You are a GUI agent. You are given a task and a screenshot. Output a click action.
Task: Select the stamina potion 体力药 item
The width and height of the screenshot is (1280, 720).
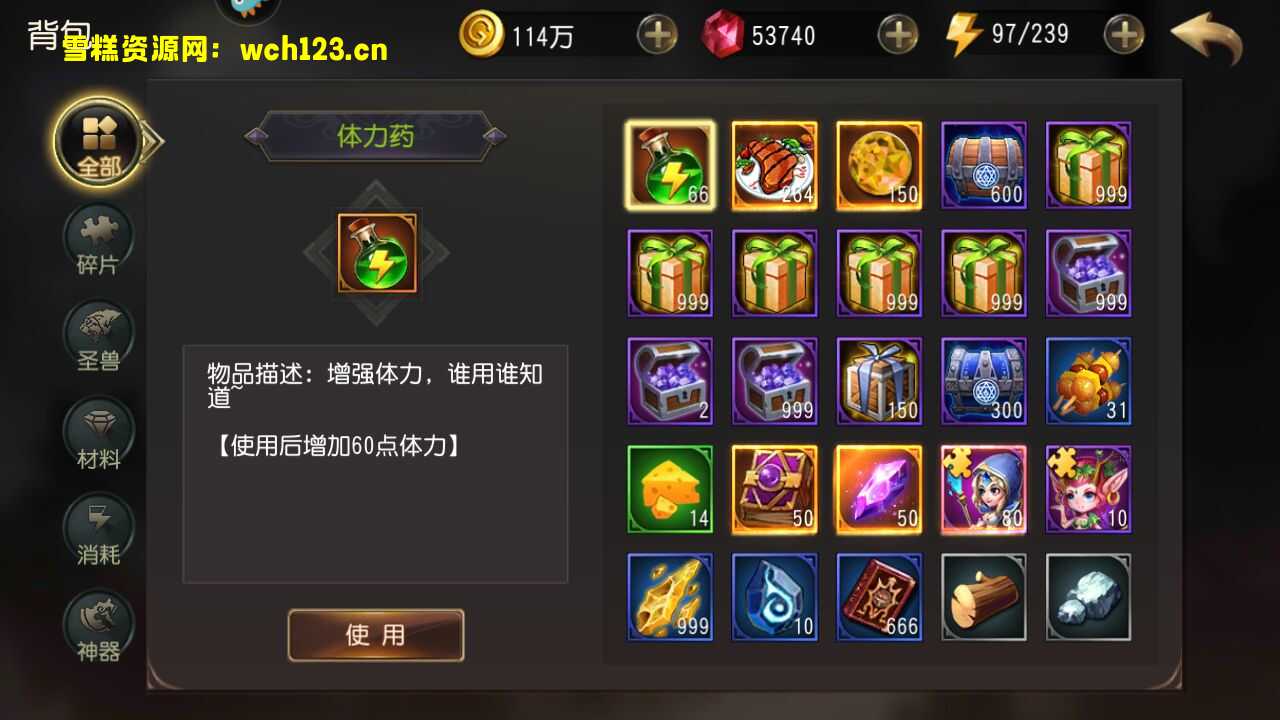click(x=669, y=165)
